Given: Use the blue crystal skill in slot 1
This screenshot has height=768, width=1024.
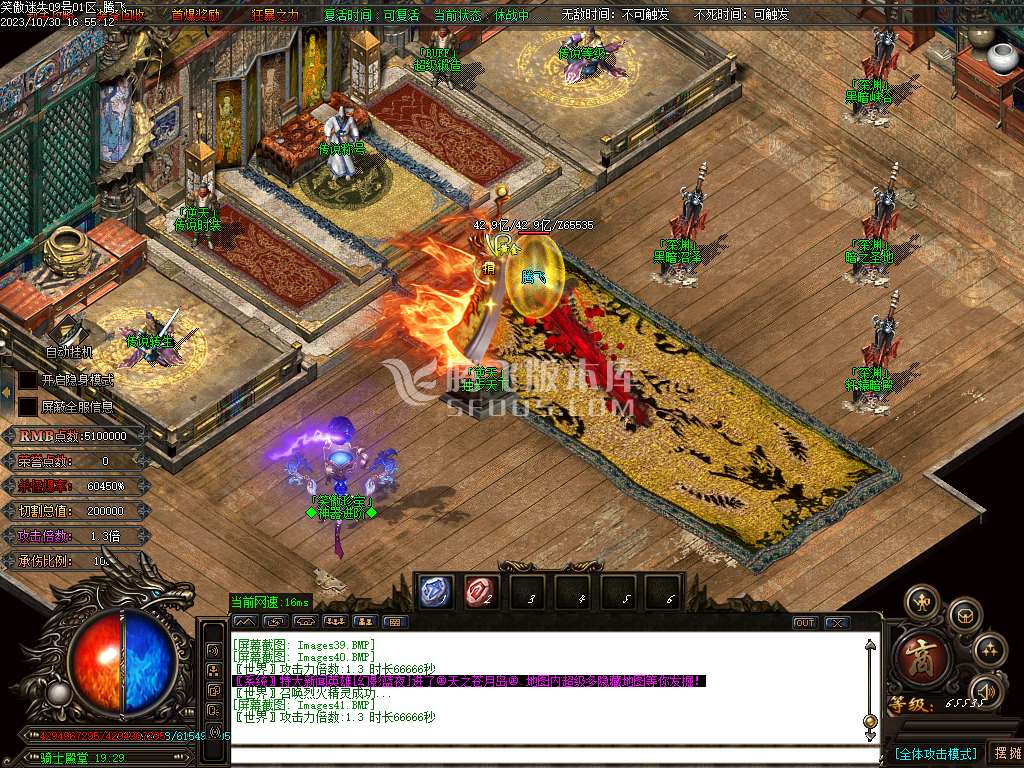Looking at the screenshot, I should point(435,593).
